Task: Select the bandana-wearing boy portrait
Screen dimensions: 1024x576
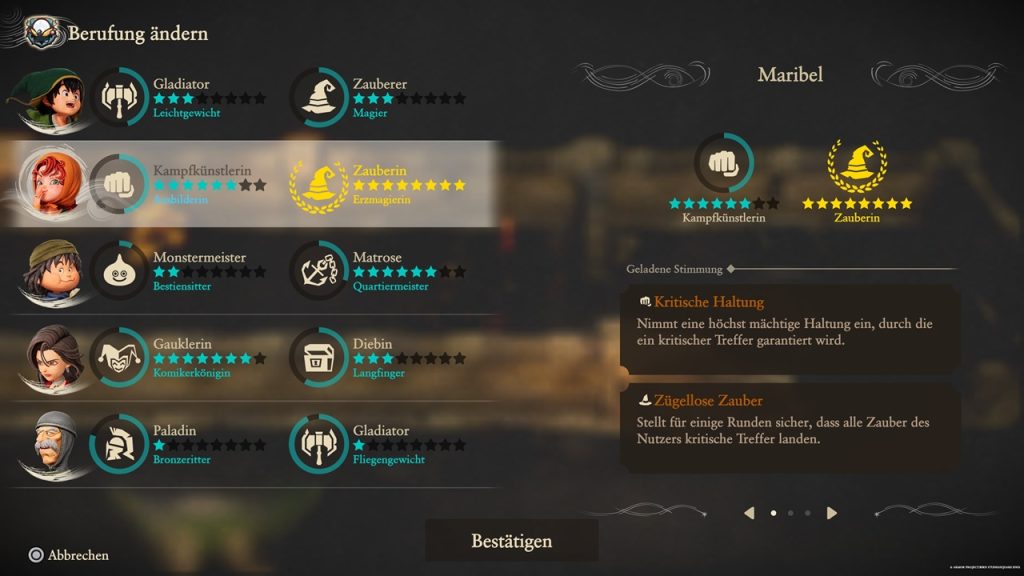Action: pyautogui.click(x=45, y=271)
